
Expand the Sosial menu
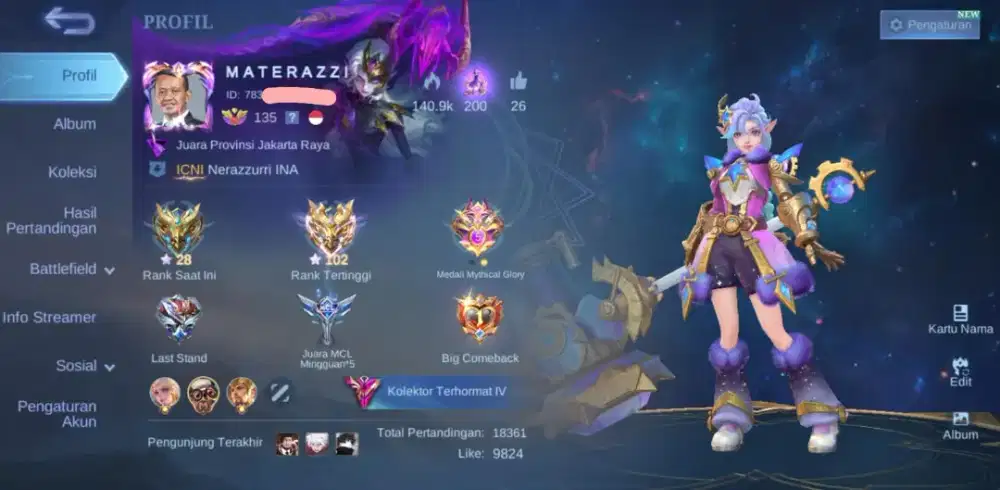(84, 366)
